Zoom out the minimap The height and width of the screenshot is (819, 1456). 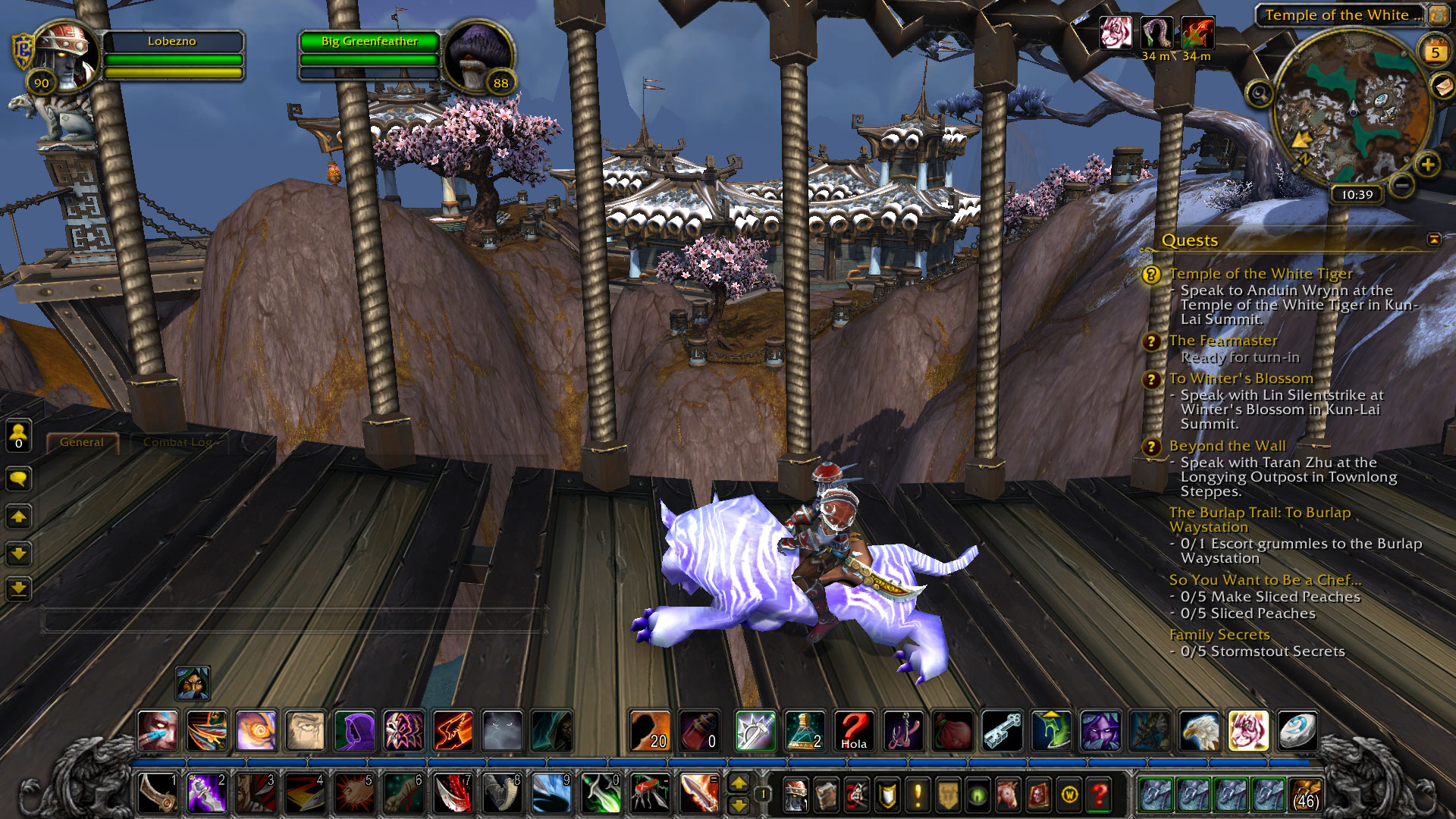tap(1402, 184)
